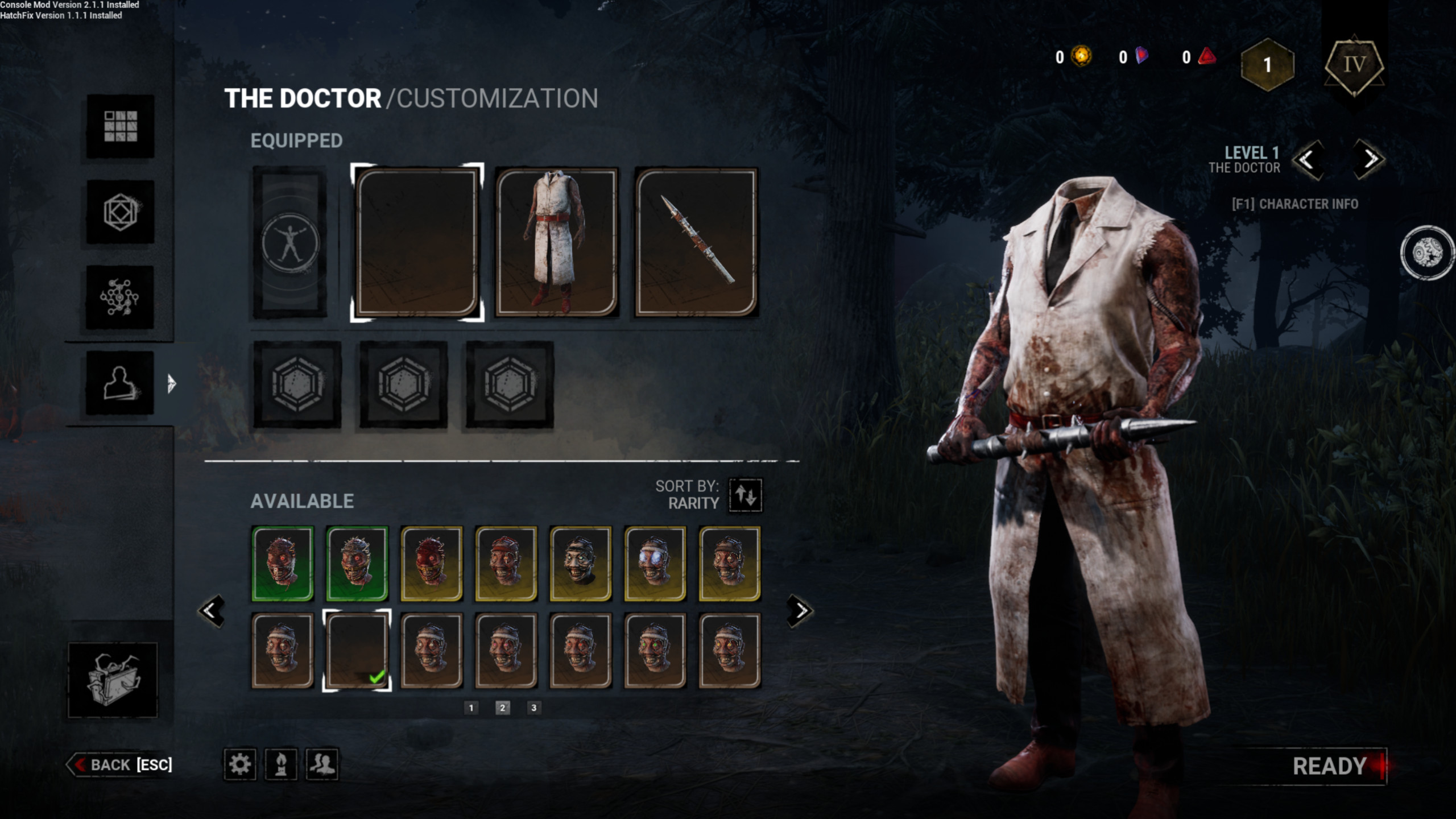The width and height of the screenshot is (1456, 819).
Task: Click the players icon next to the quill
Action: [322, 765]
